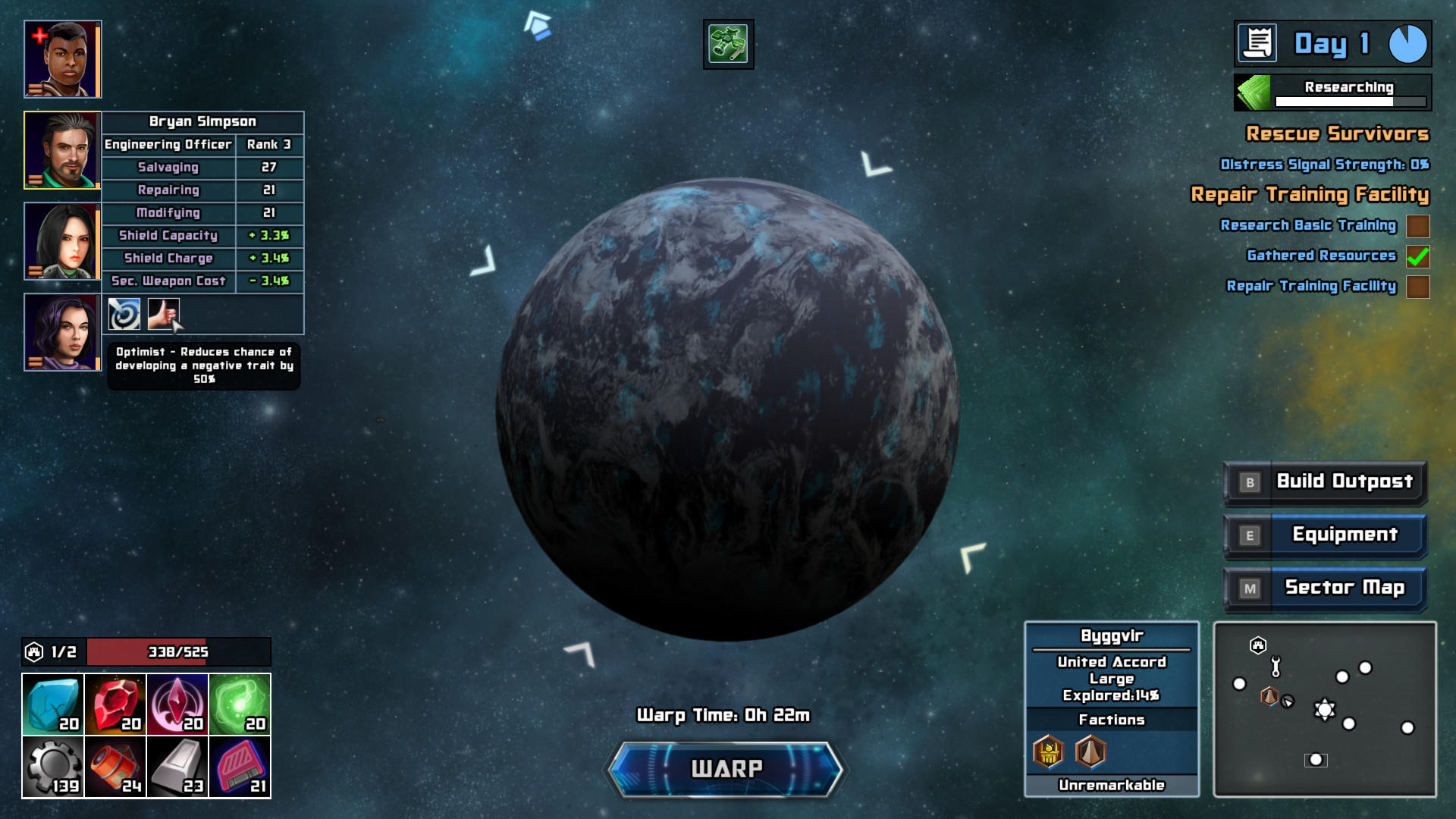1456x819 pixels.
Task: Uncheck the Gathered Resources checkbox
Action: 1417,257
